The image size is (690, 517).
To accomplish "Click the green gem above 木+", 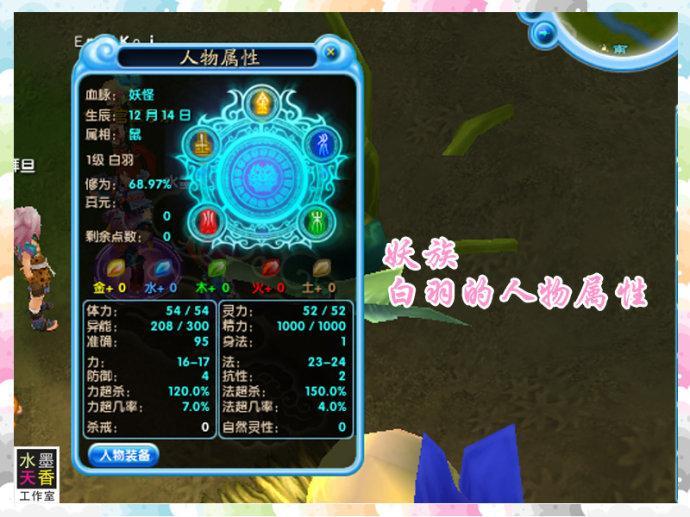I will [214, 267].
